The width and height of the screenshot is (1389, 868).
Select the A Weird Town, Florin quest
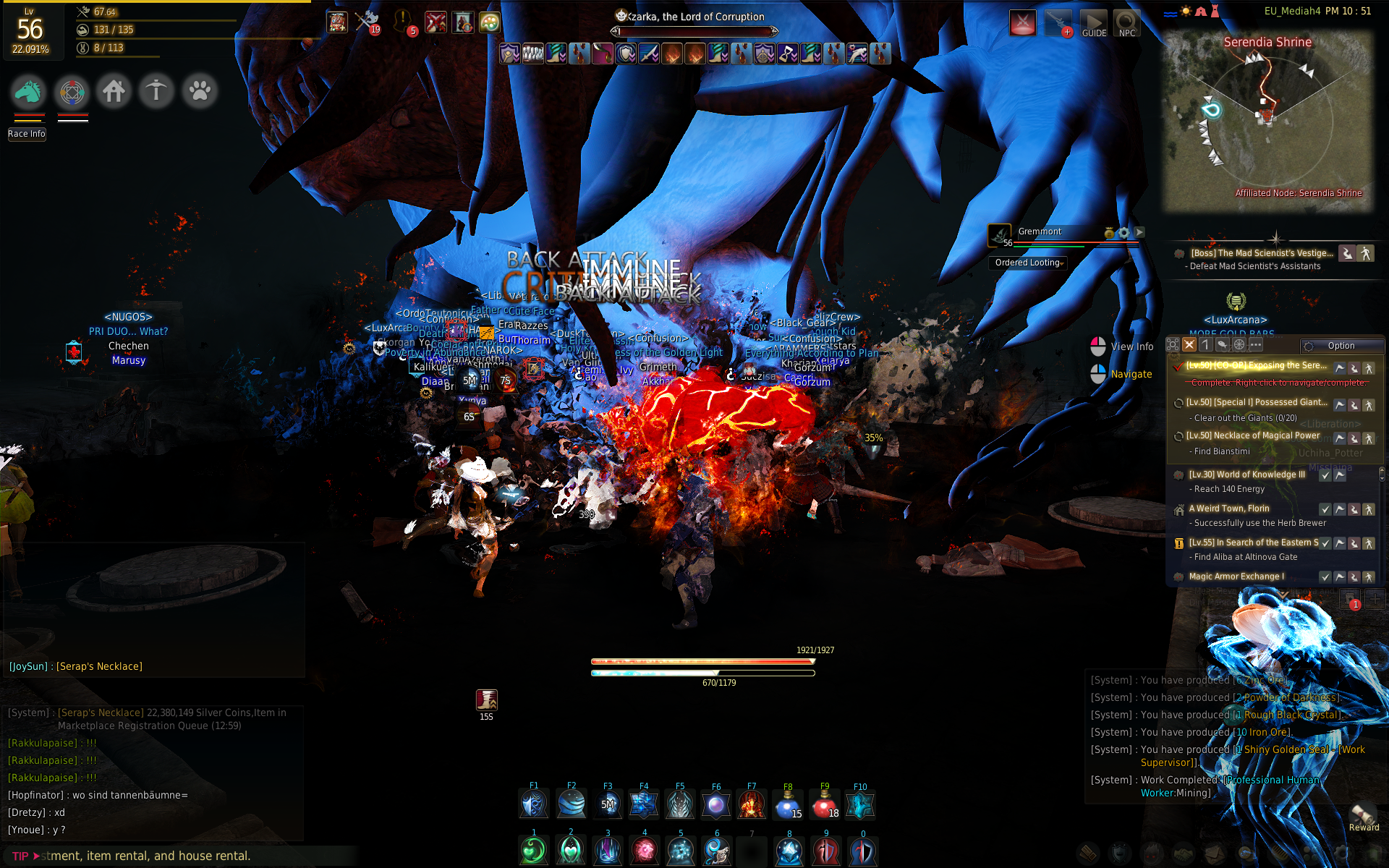pos(1228,509)
